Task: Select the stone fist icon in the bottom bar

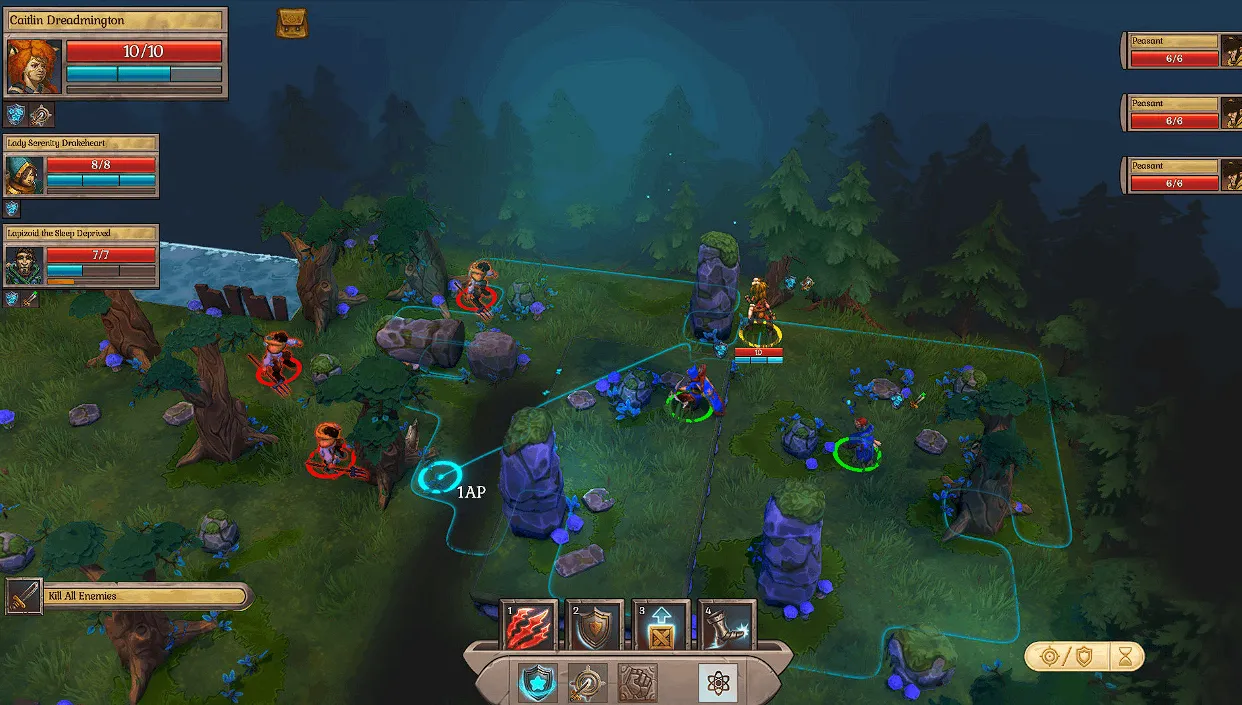Action: pos(637,683)
